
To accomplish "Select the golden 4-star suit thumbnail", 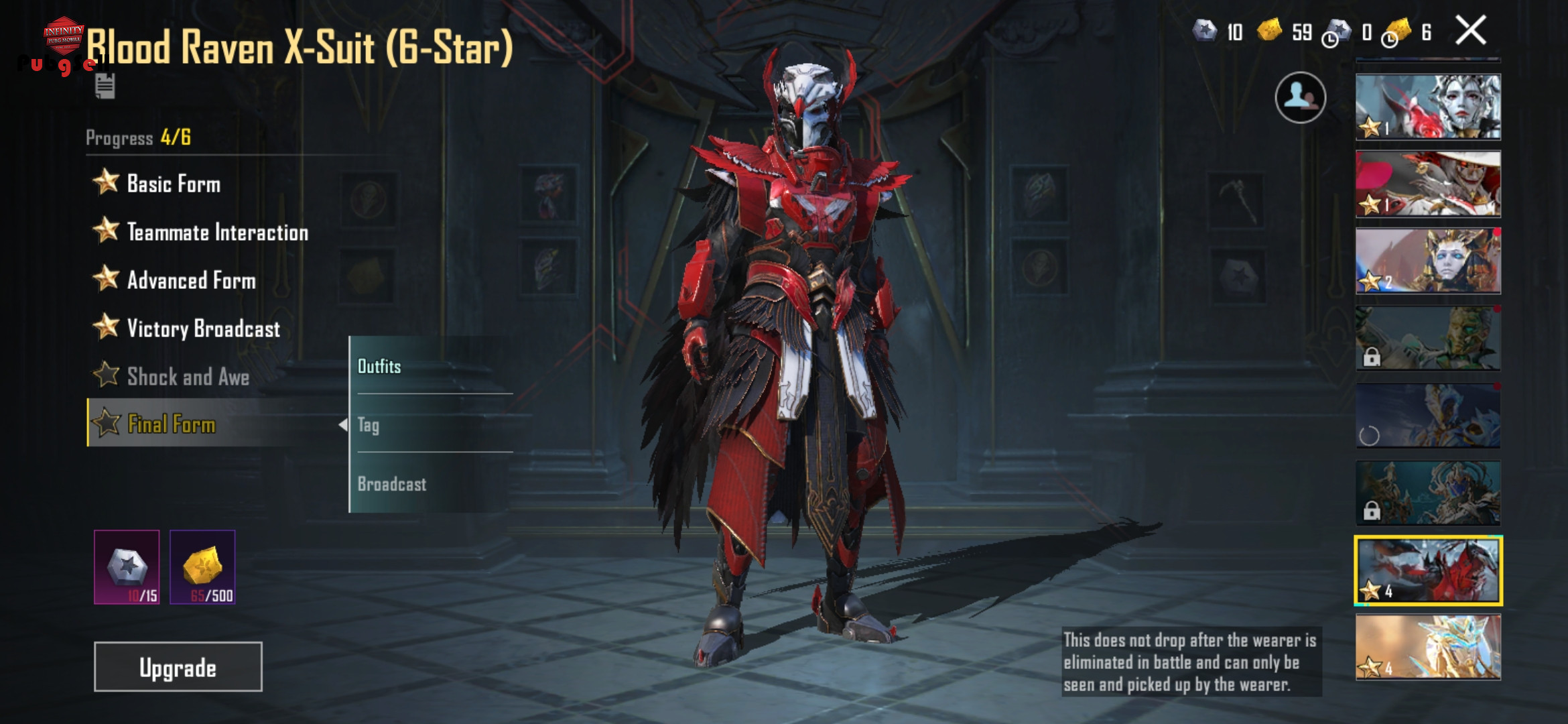I will coord(1428,648).
